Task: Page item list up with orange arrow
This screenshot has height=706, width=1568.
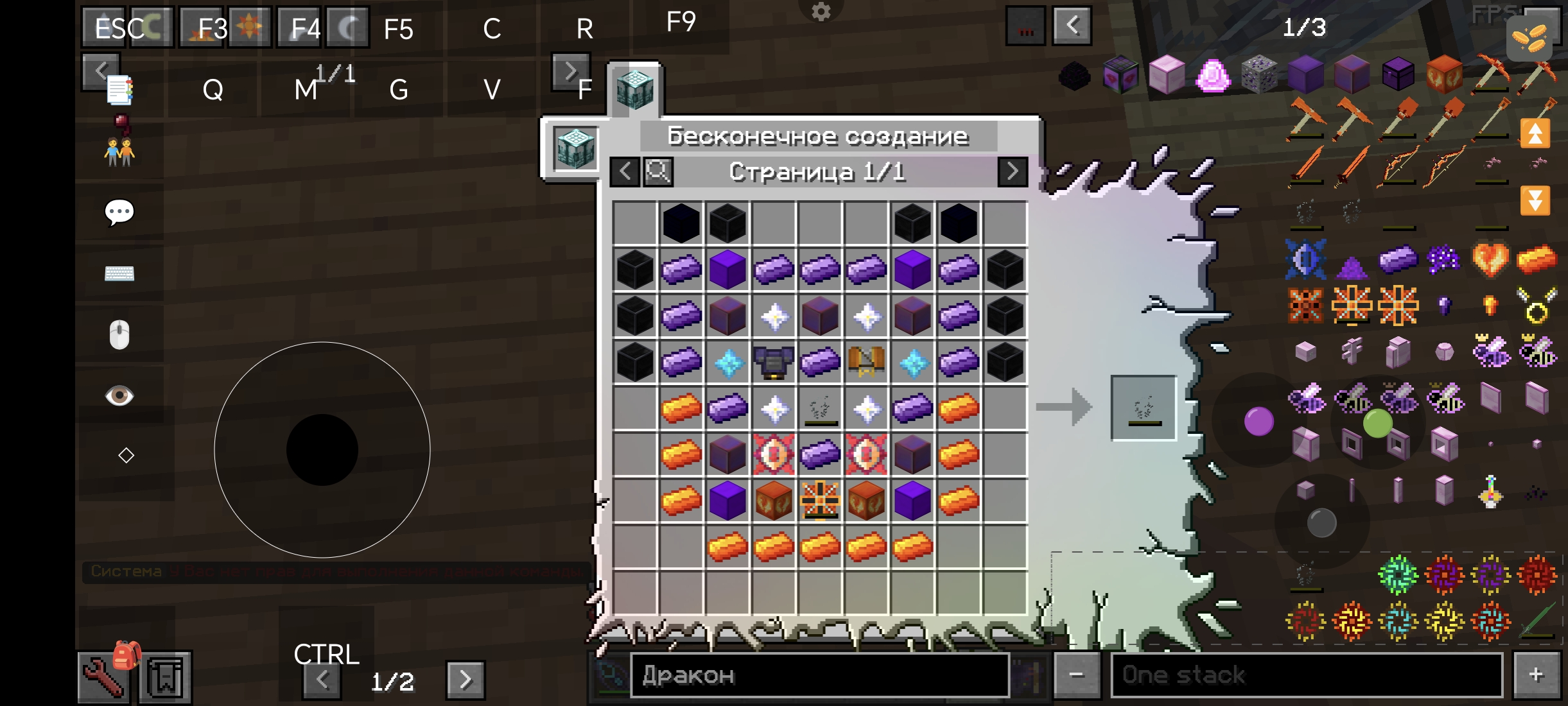Action: tap(1535, 133)
